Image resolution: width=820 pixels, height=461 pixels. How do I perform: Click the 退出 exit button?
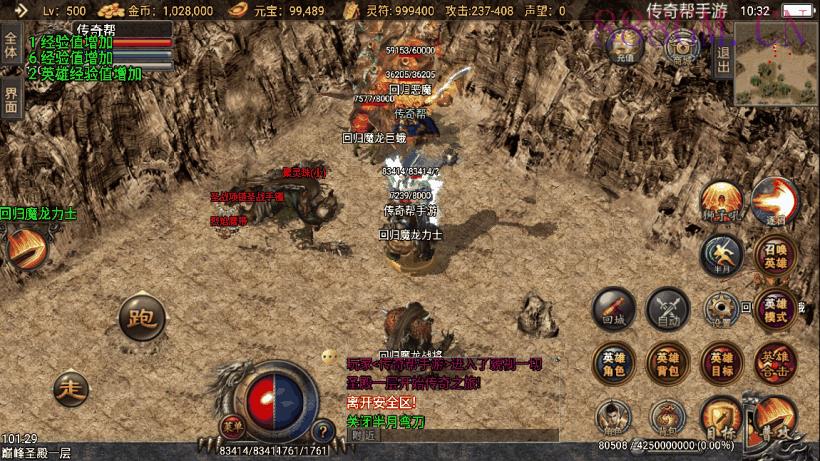[723, 59]
